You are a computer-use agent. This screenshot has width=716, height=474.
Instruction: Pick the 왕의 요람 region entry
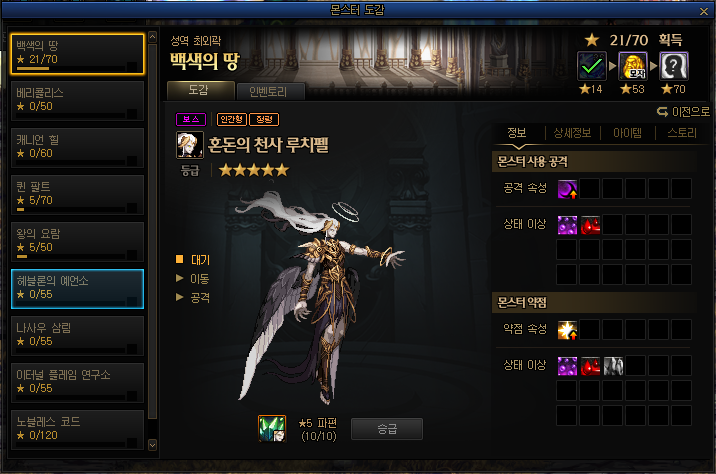pyautogui.click(x=77, y=240)
